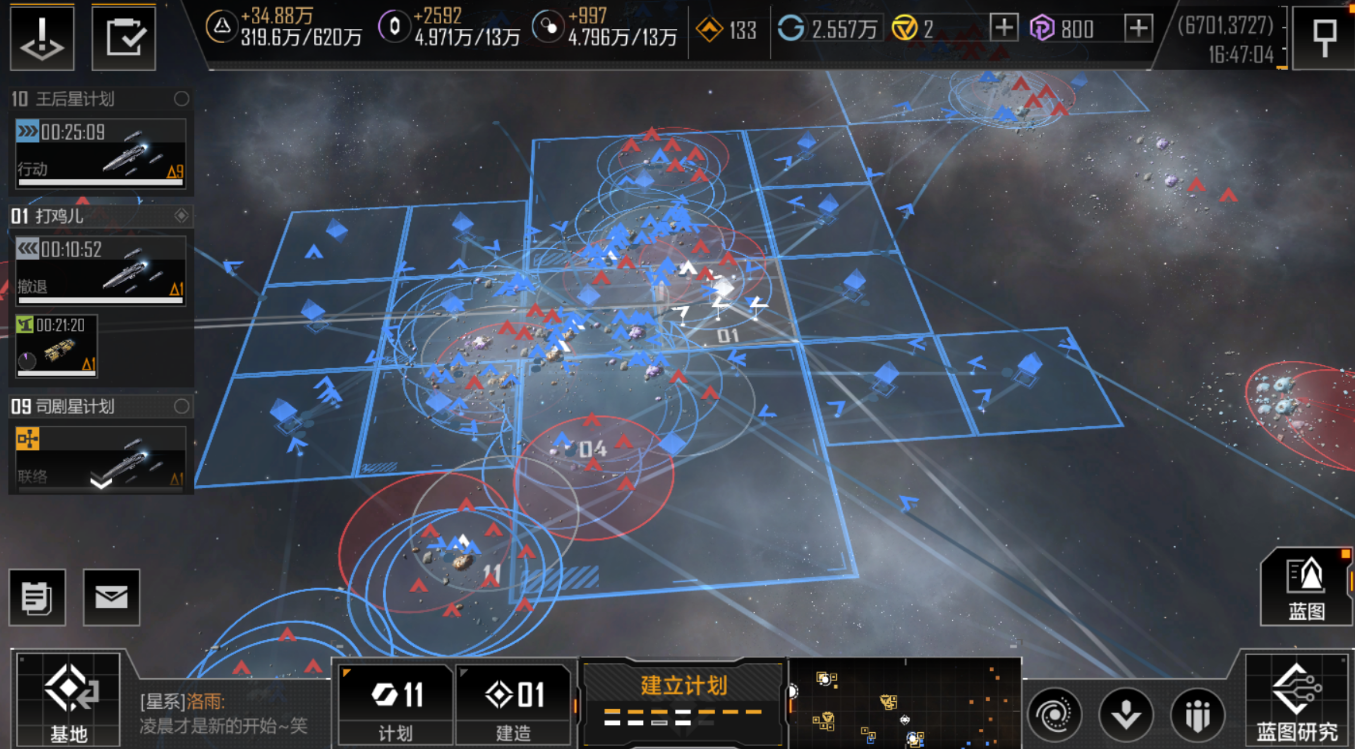Open the checklist tasks button
The height and width of the screenshot is (749, 1355).
click(124, 37)
